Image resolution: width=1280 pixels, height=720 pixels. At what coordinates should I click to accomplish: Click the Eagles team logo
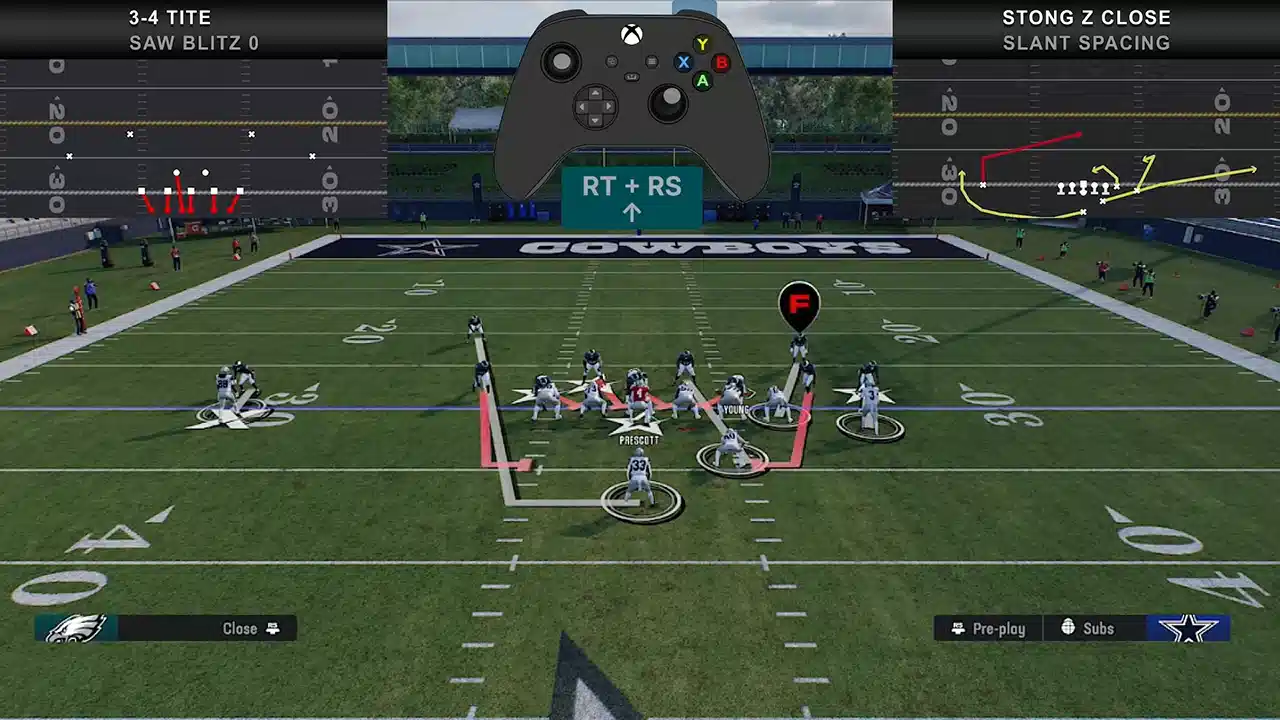(76, 628)
